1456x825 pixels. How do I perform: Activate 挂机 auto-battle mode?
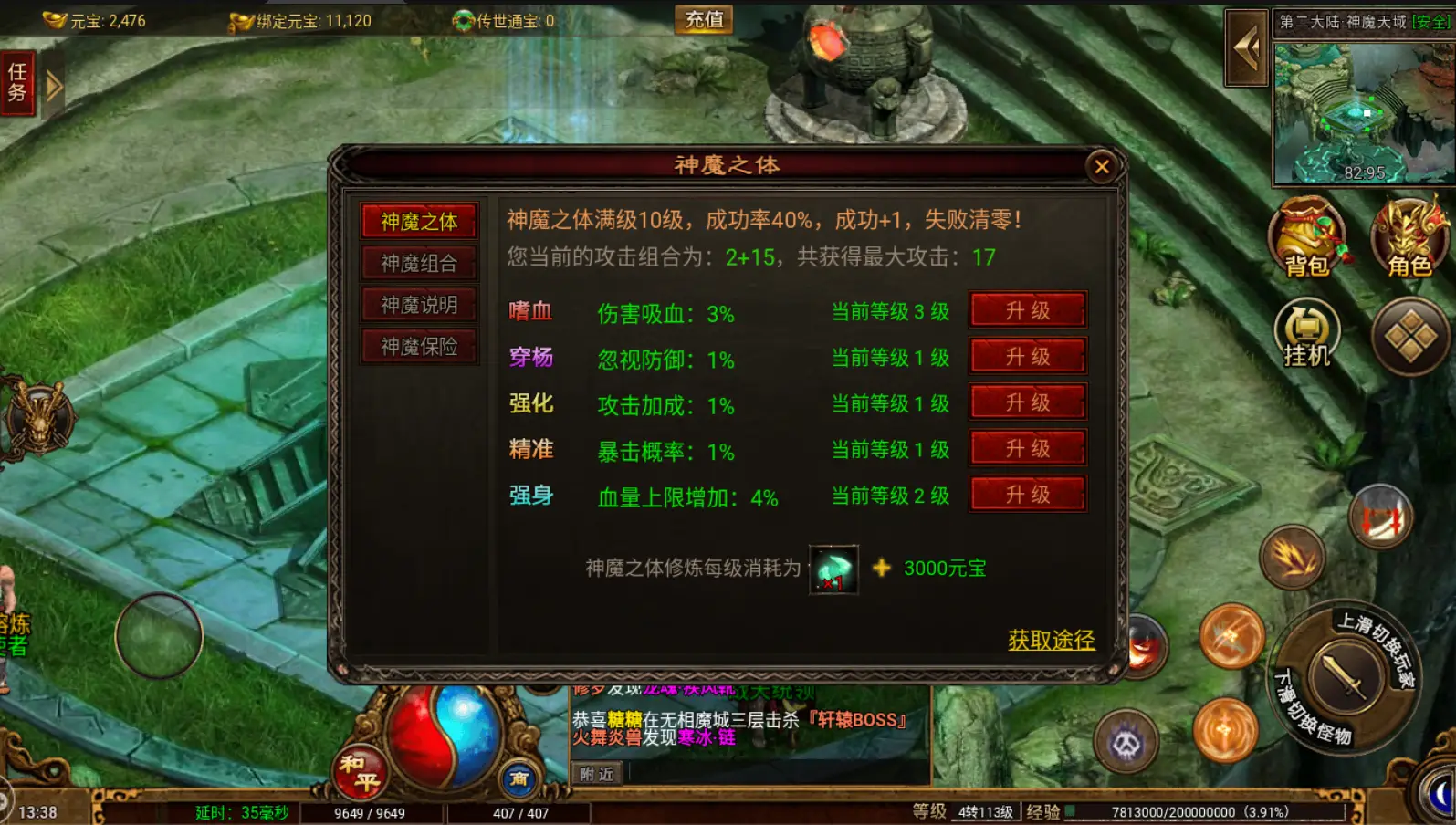tap(1307, 335)
